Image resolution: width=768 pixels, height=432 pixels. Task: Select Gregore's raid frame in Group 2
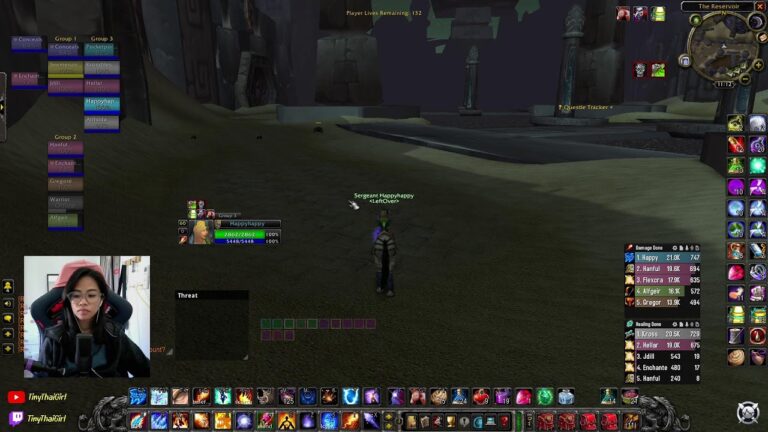(66, 184)
